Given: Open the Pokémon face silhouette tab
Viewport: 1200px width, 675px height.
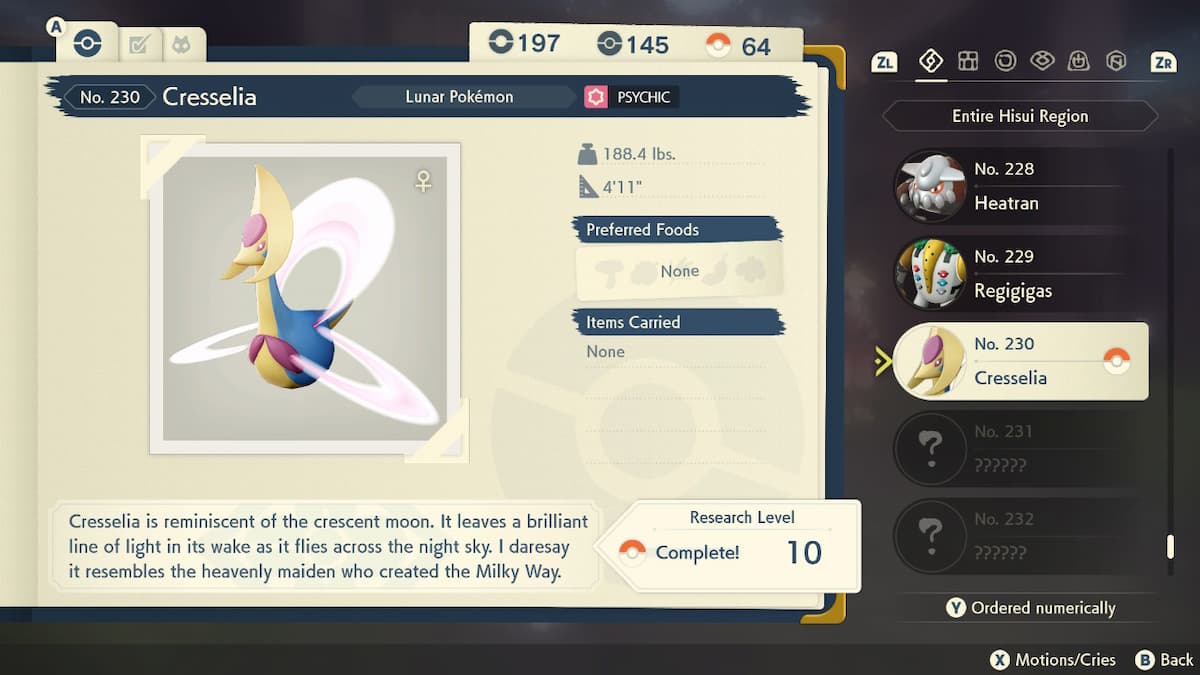Looking at the screenshot, I should pyautogui.click(x=181, y=45).
